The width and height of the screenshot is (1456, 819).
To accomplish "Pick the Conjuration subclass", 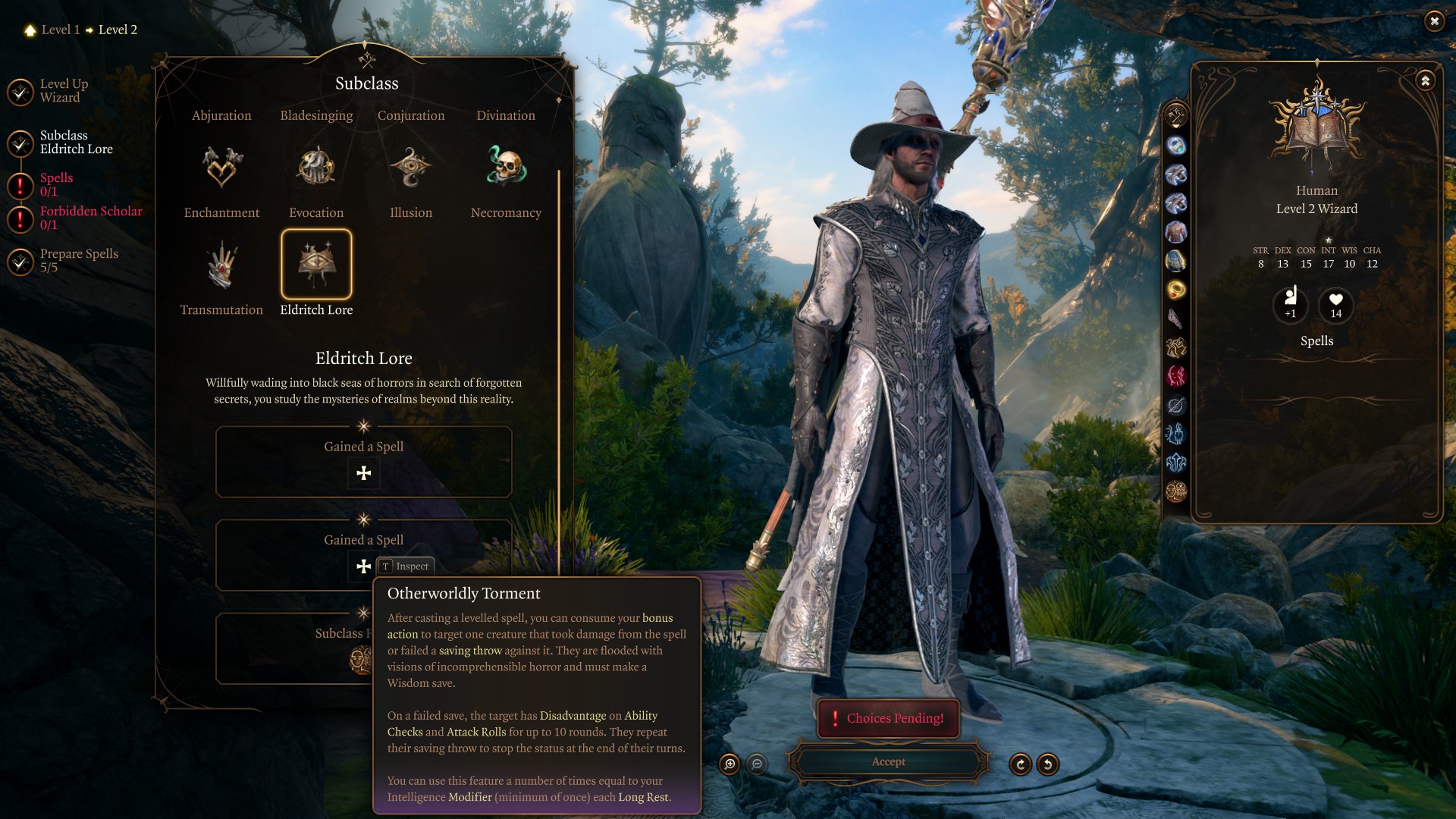I will [x=411, y=115].
